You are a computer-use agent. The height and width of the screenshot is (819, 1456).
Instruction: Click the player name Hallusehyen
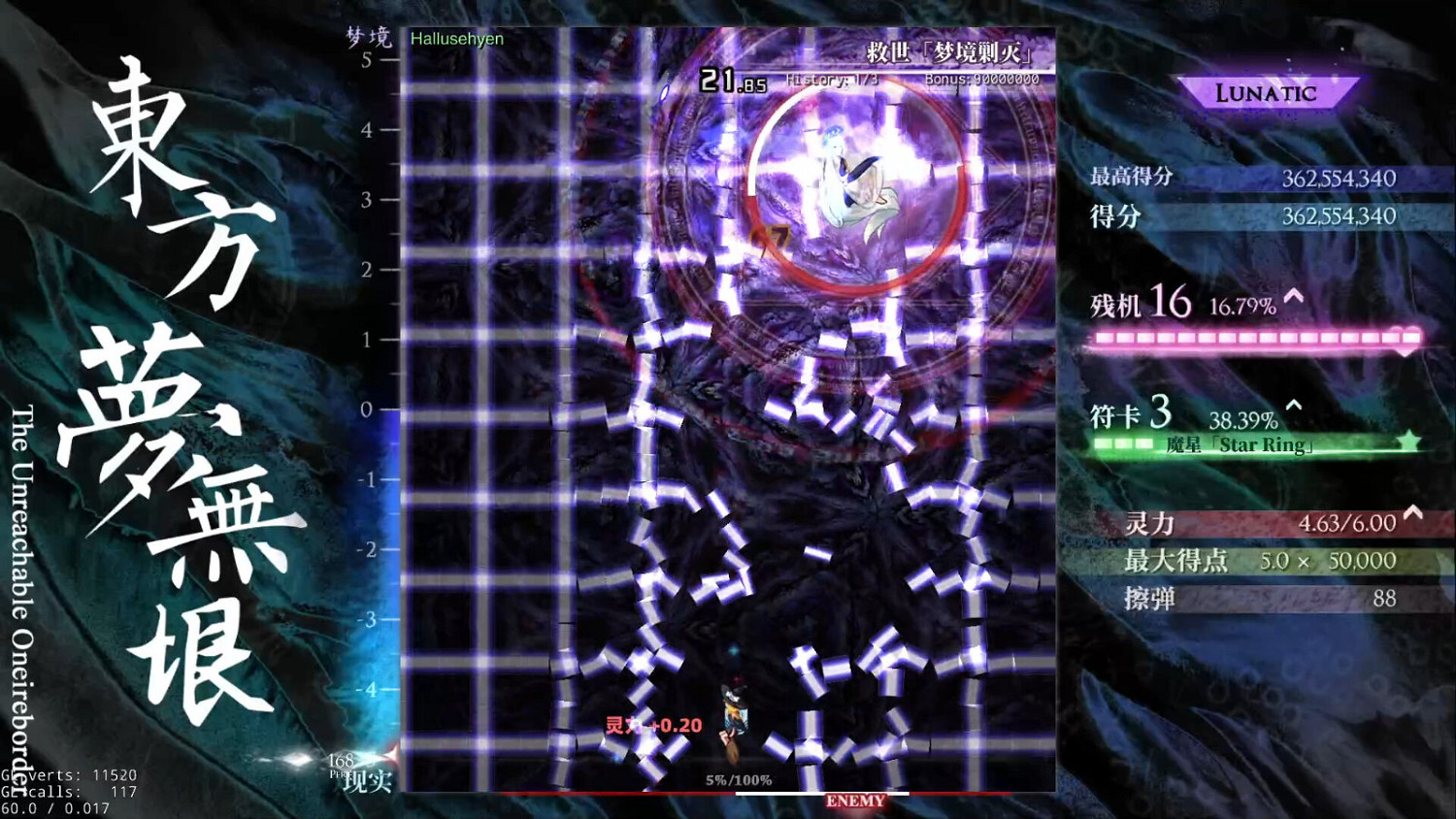pos(456,40)
